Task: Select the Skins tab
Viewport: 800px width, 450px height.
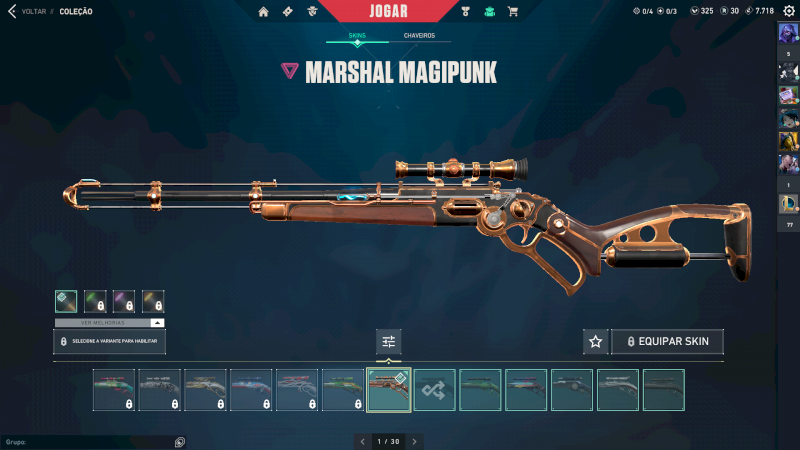Action: pyautogui.click(x=357, y=36)
